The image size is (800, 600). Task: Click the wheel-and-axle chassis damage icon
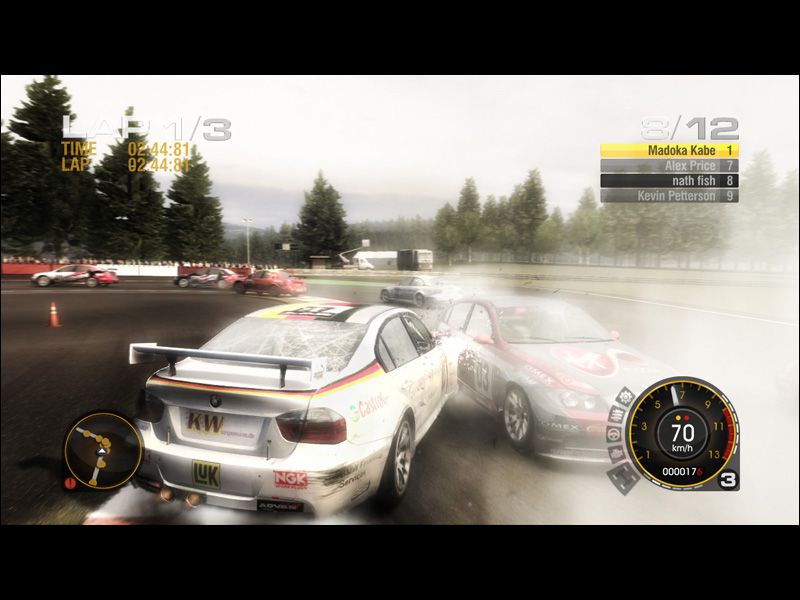(x=625, y=476)
